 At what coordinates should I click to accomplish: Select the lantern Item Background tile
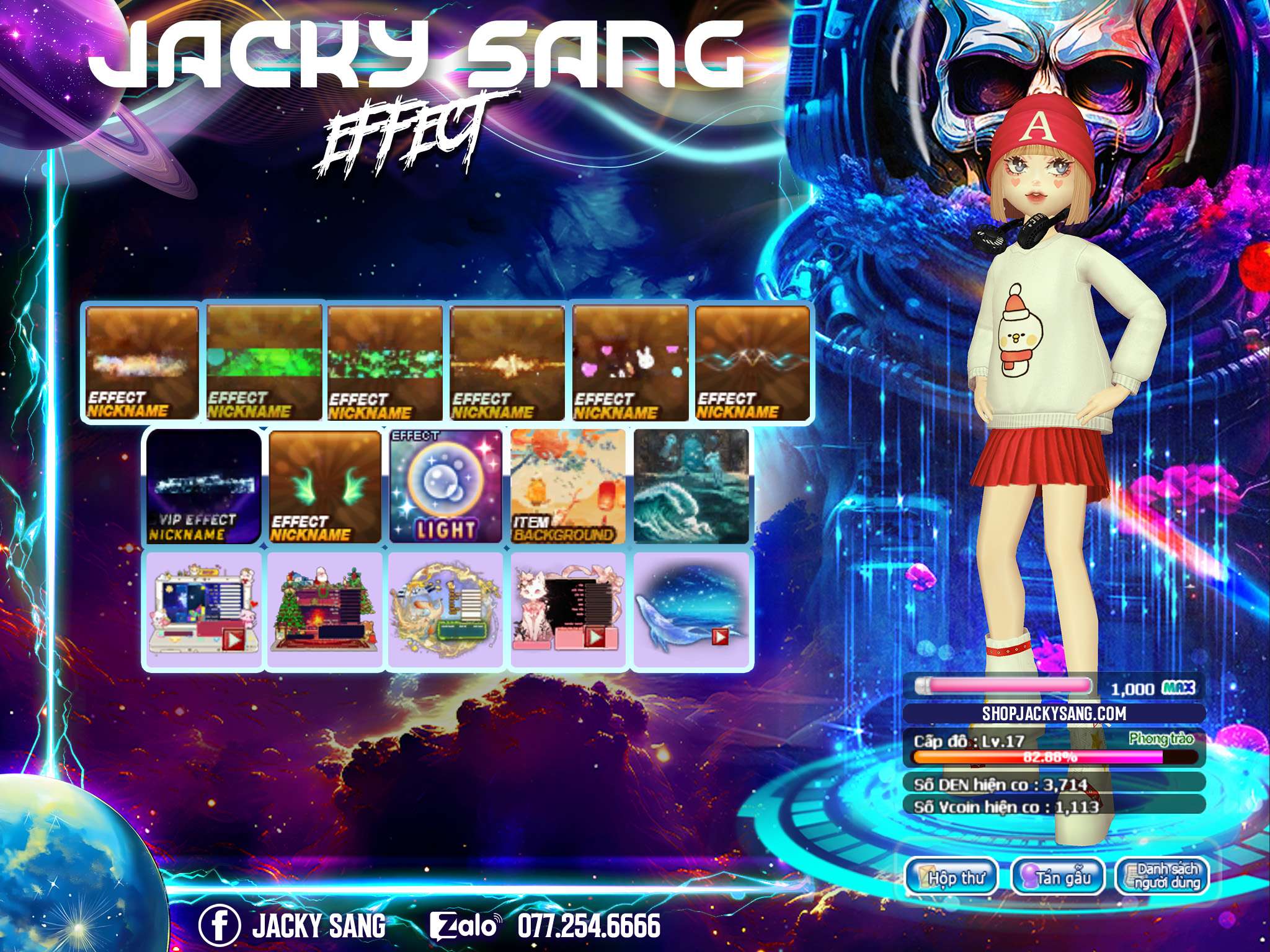(x=567, y=487)
